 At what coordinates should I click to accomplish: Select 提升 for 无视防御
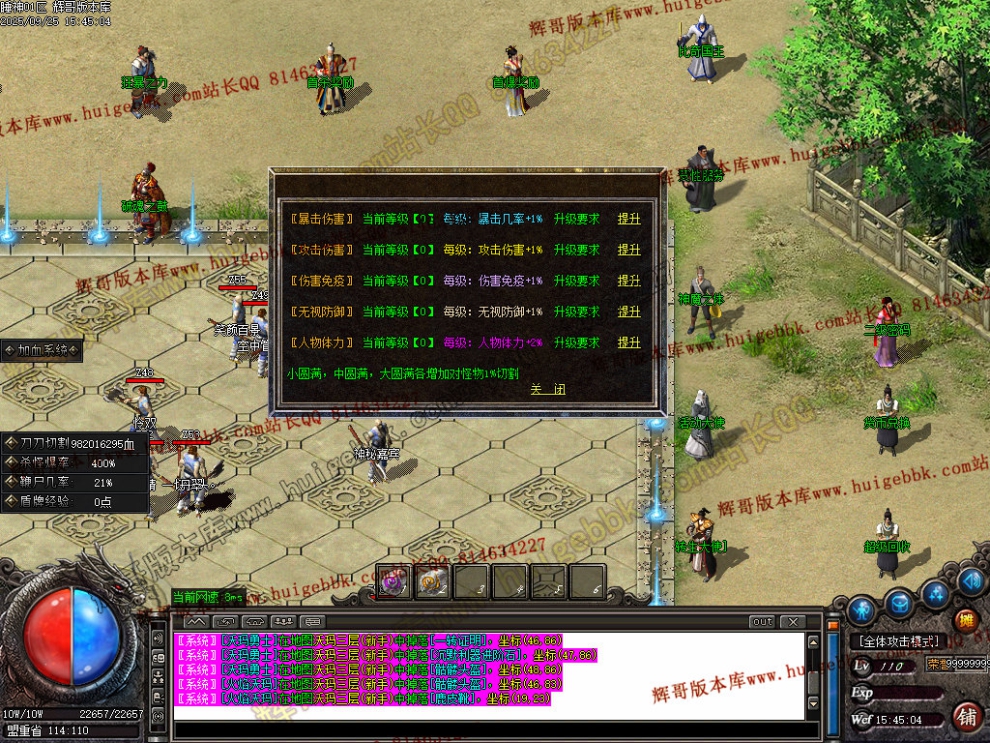(629, 312)
